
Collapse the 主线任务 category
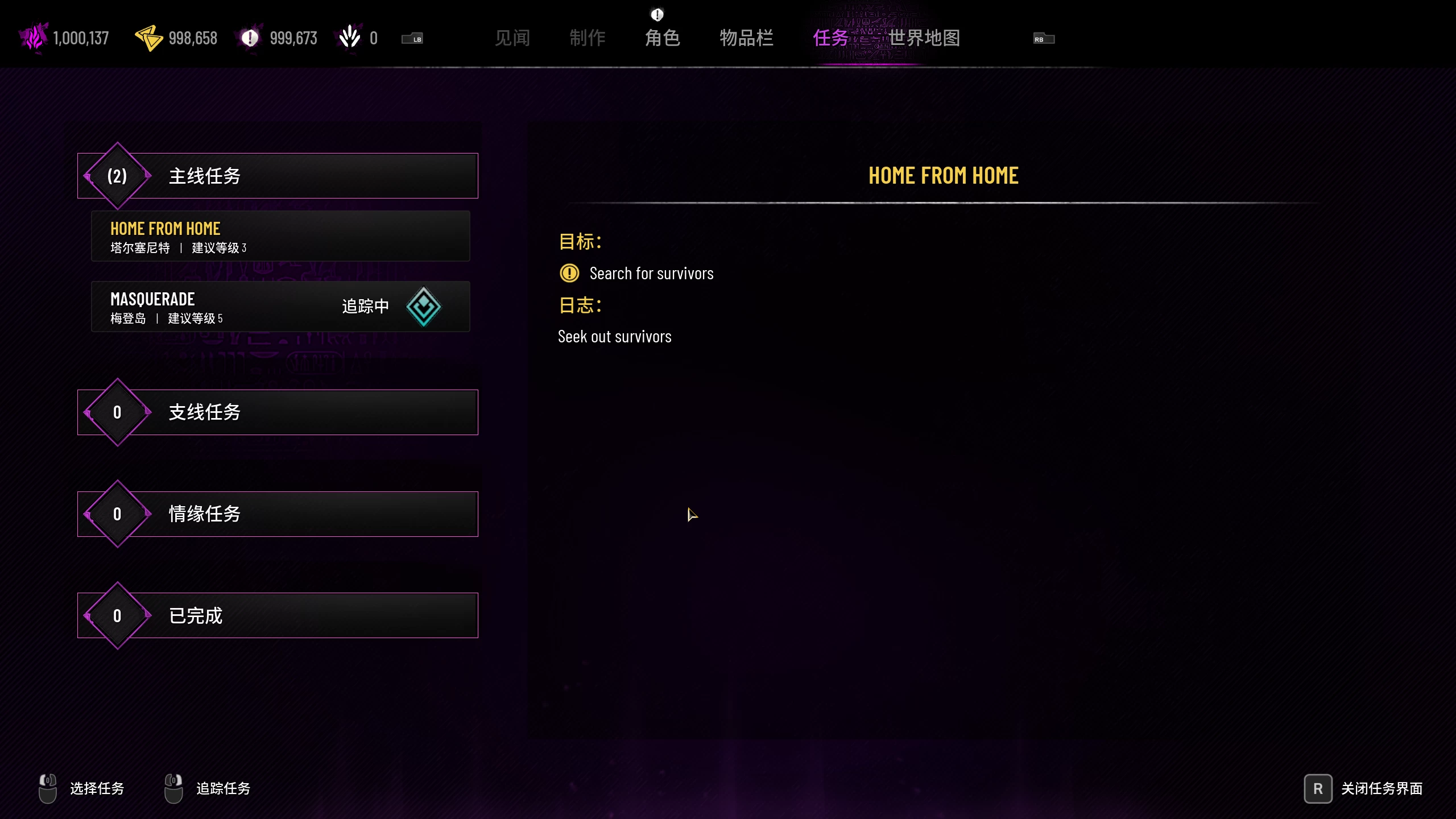pyautogui.click(x=278, y=175)
